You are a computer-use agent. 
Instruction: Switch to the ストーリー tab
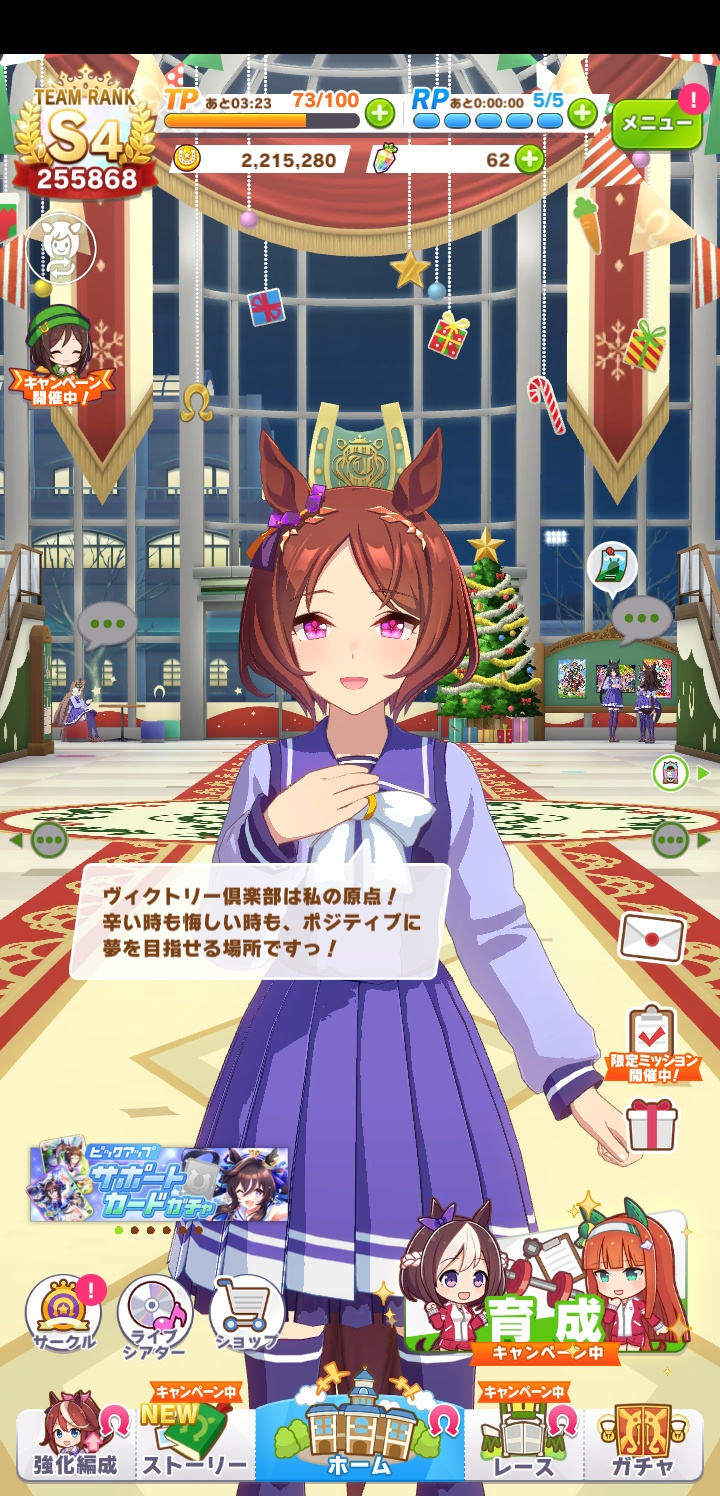(x=194, y=1443)
